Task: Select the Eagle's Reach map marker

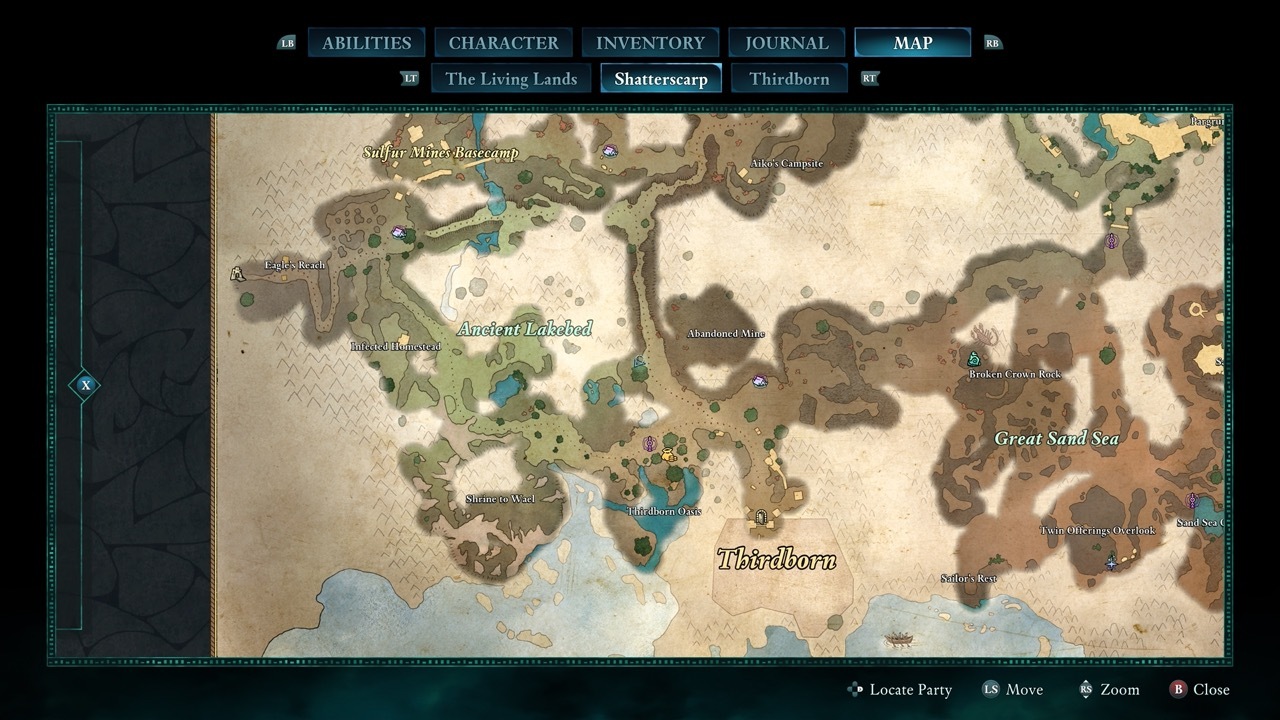Action: [x=238, y=273]
